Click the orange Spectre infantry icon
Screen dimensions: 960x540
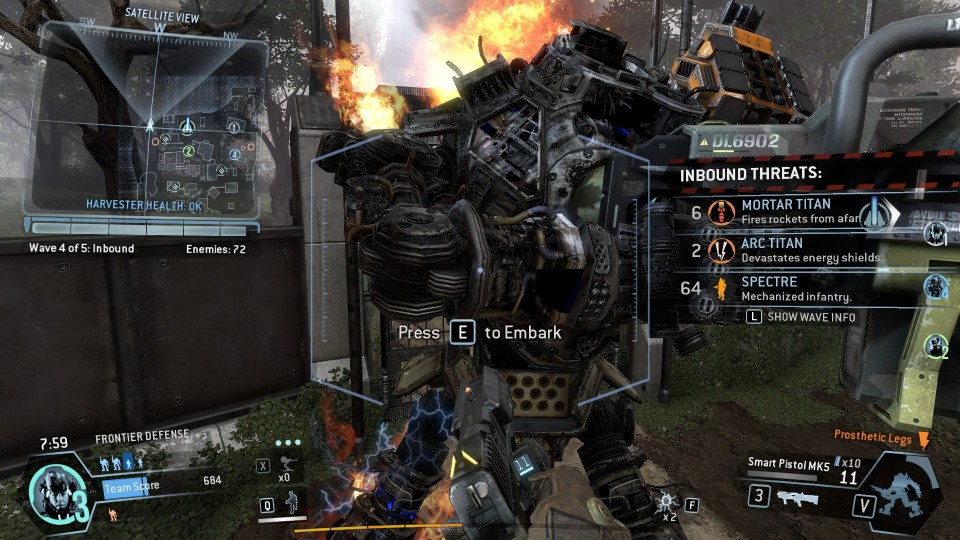point(719,289)
